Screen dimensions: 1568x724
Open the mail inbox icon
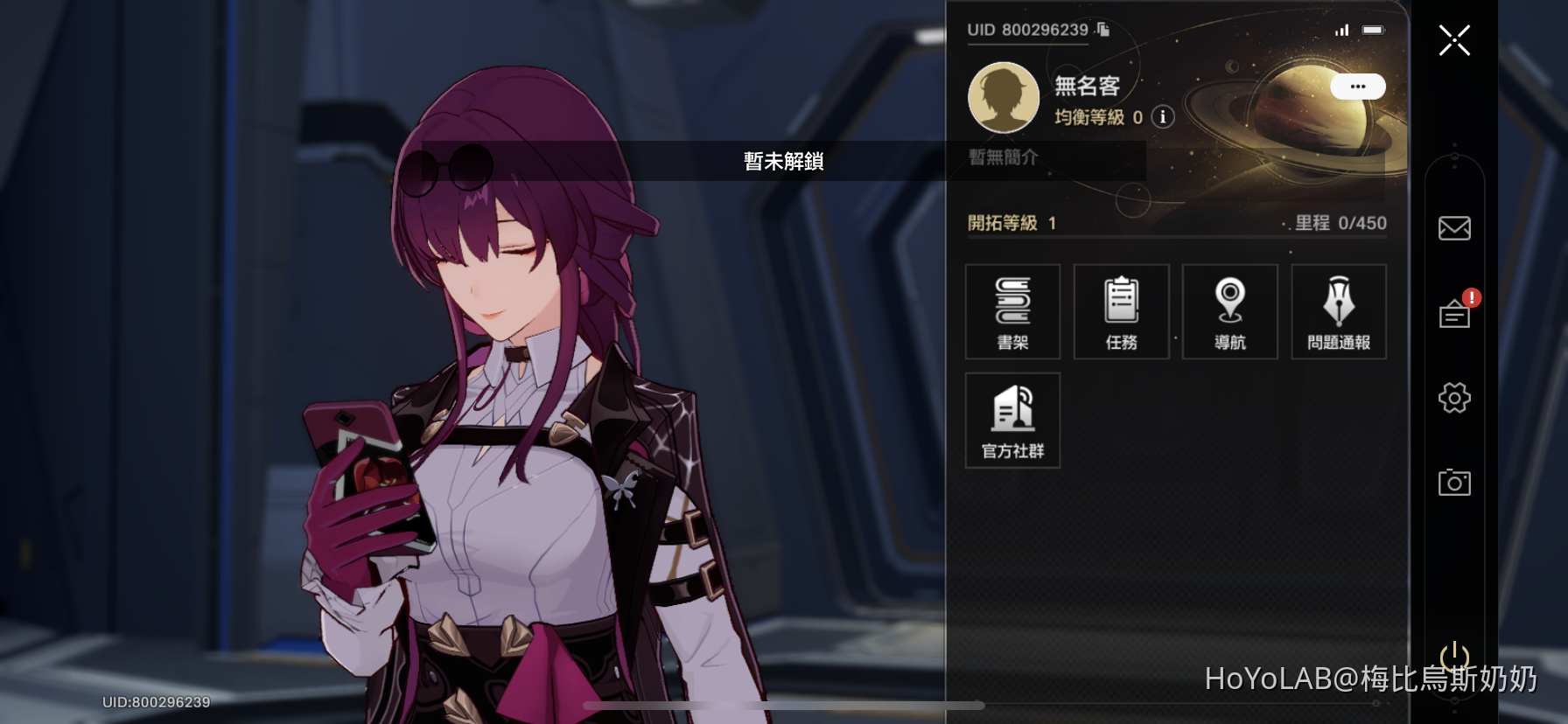(1454, 228)
